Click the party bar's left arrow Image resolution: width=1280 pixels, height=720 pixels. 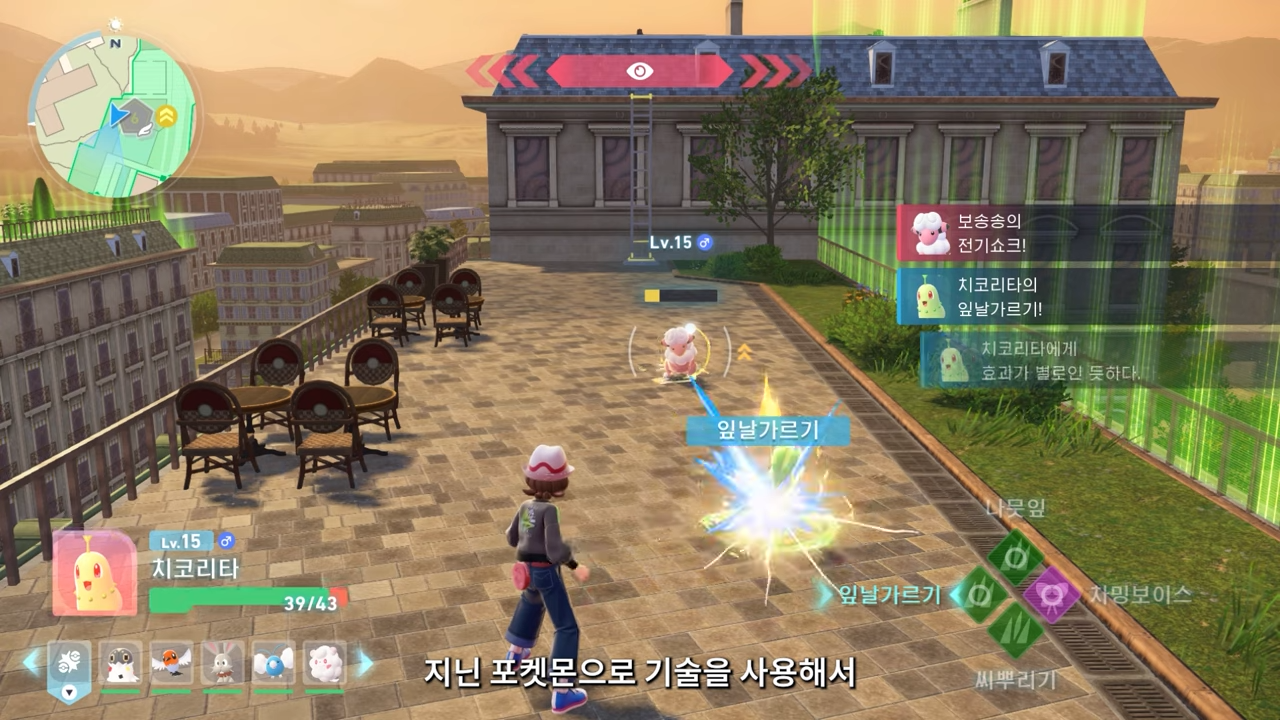(33, 662)
